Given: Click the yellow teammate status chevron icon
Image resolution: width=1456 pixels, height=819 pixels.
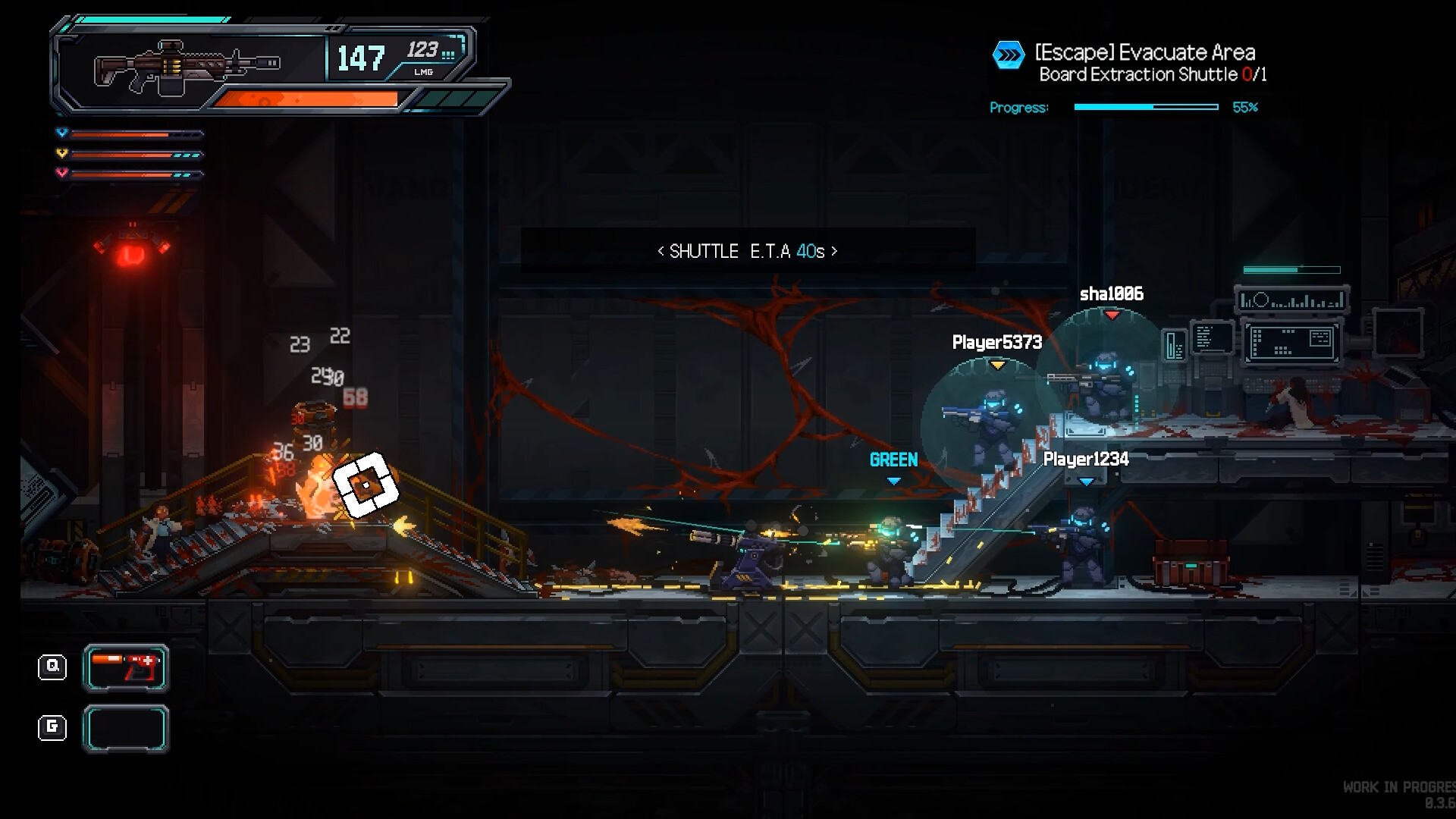Looking at the screenshot, I should pos(61,152).
